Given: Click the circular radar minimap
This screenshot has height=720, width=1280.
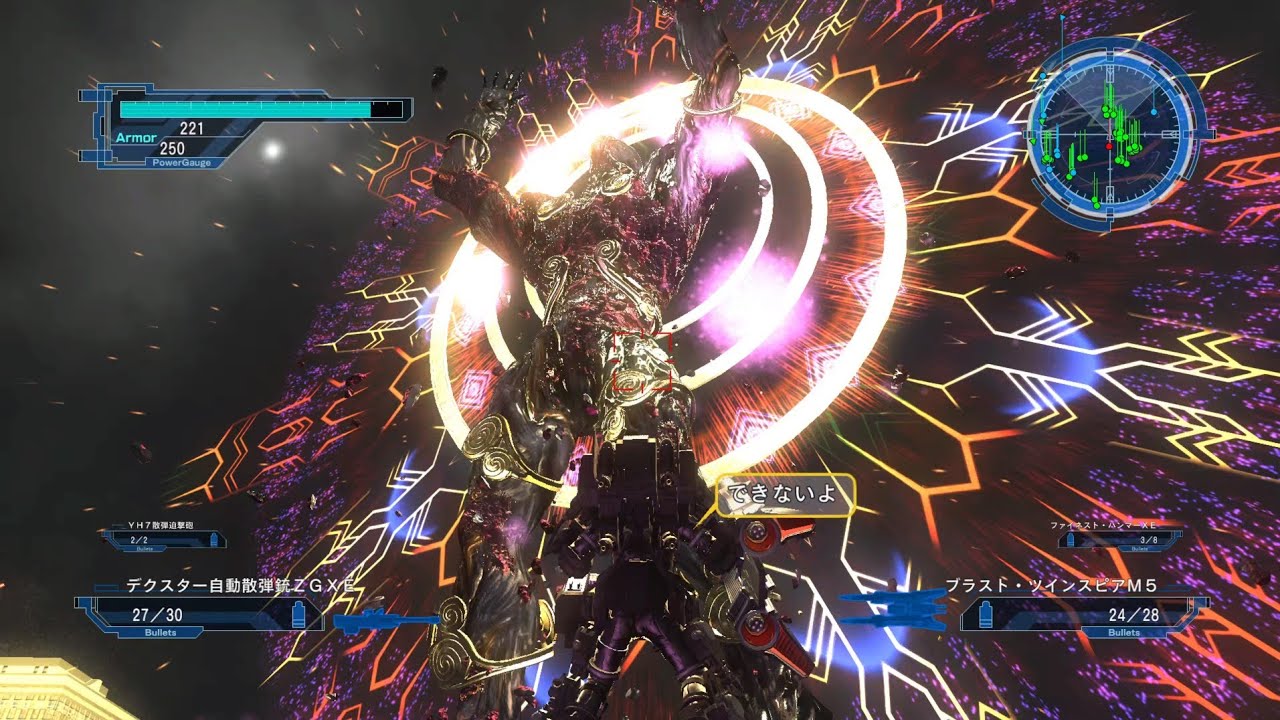Looking at the screenshot, I should coord(1110,132).
